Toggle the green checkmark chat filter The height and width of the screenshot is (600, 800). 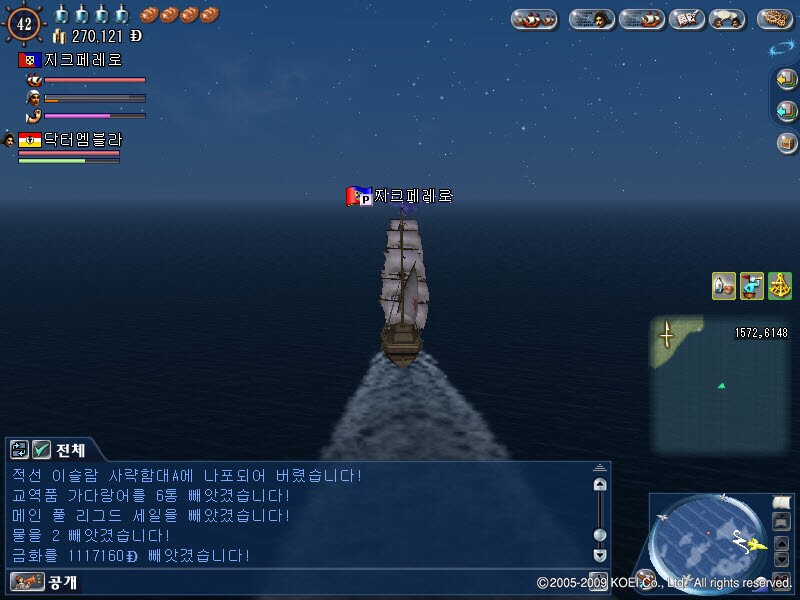41,450
